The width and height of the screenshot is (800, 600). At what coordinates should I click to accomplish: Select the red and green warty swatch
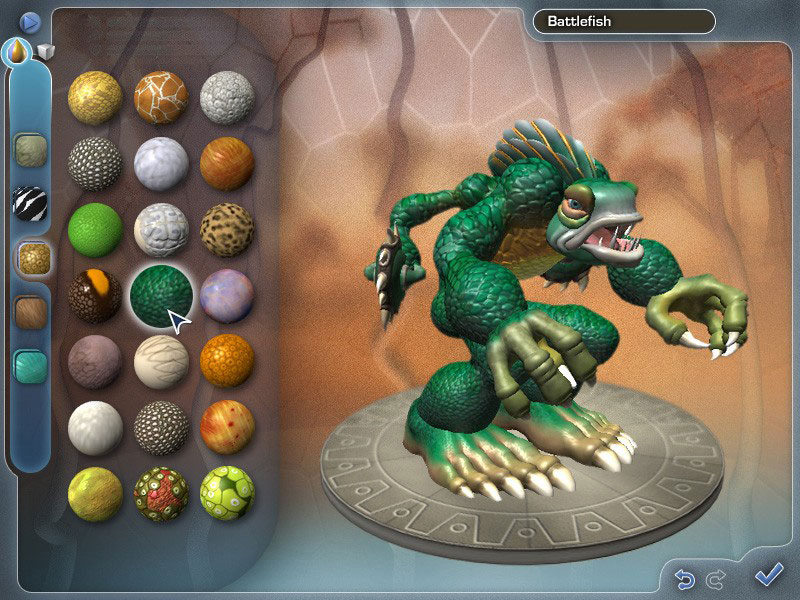[x=161, y=494]
